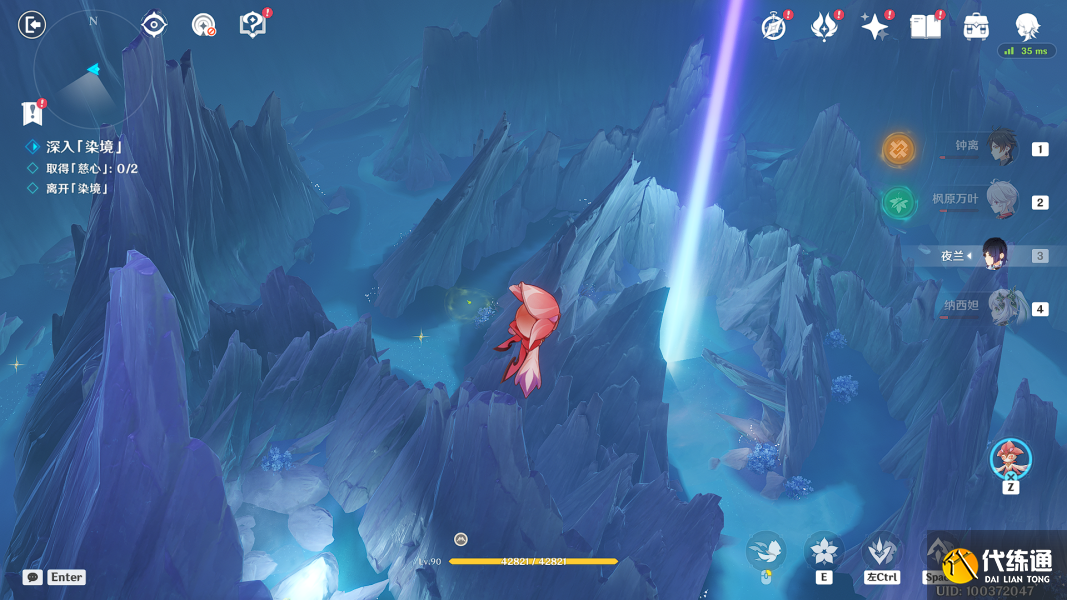Image resolution: width=1067 pixels, height=600 pixels.
Task: Switch to party member 枫原万叶
Action: (x=1001, y=201)
